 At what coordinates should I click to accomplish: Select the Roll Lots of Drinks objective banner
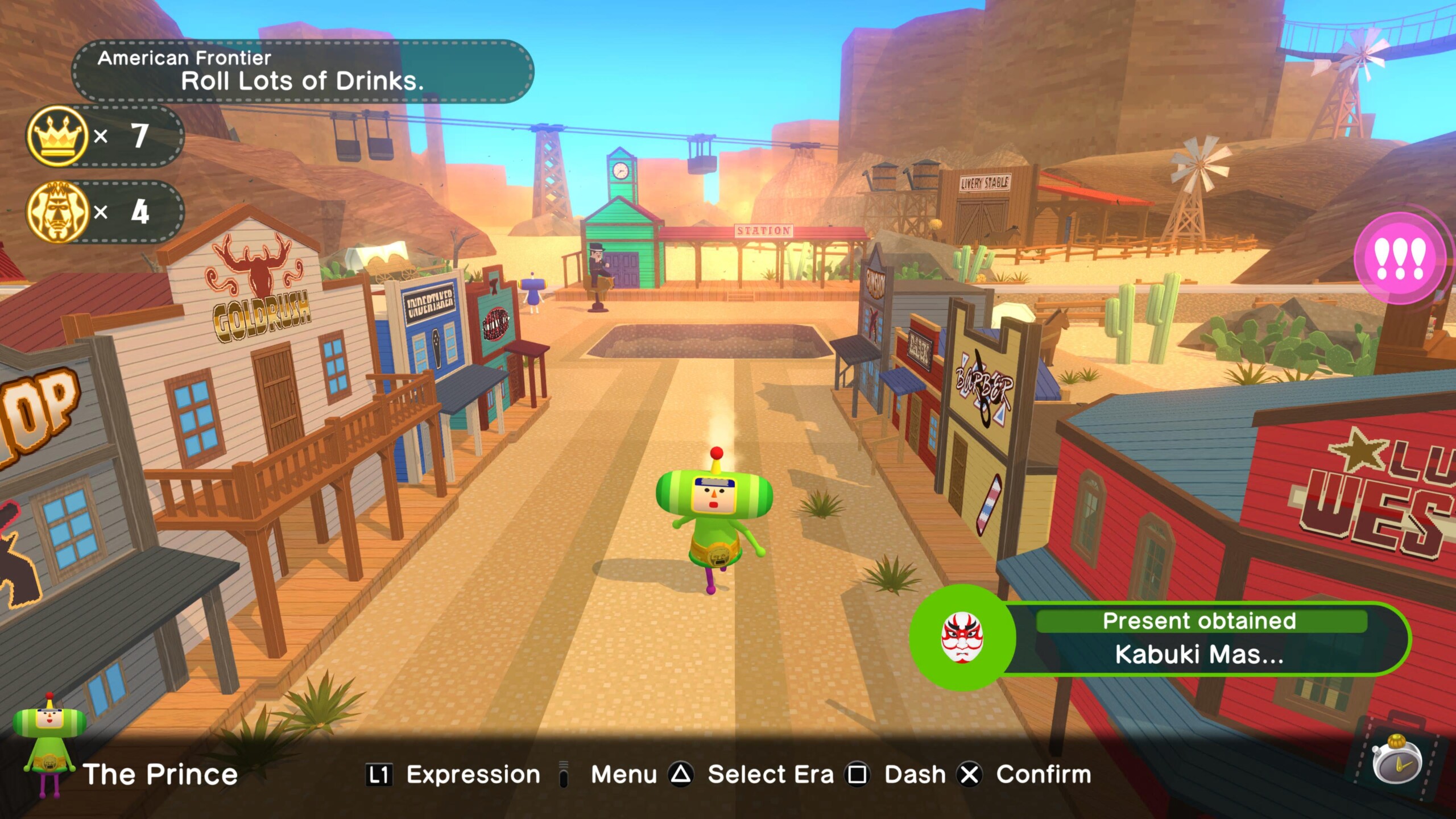303,72
